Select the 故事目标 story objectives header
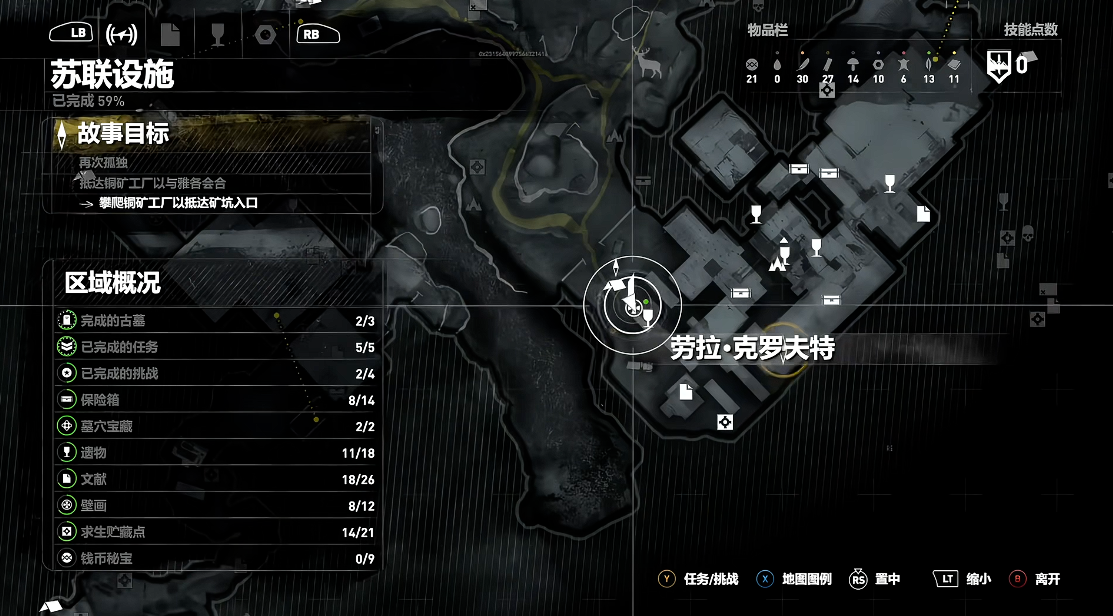Viewport: 1113px width, 616px height. pos(122,133)
